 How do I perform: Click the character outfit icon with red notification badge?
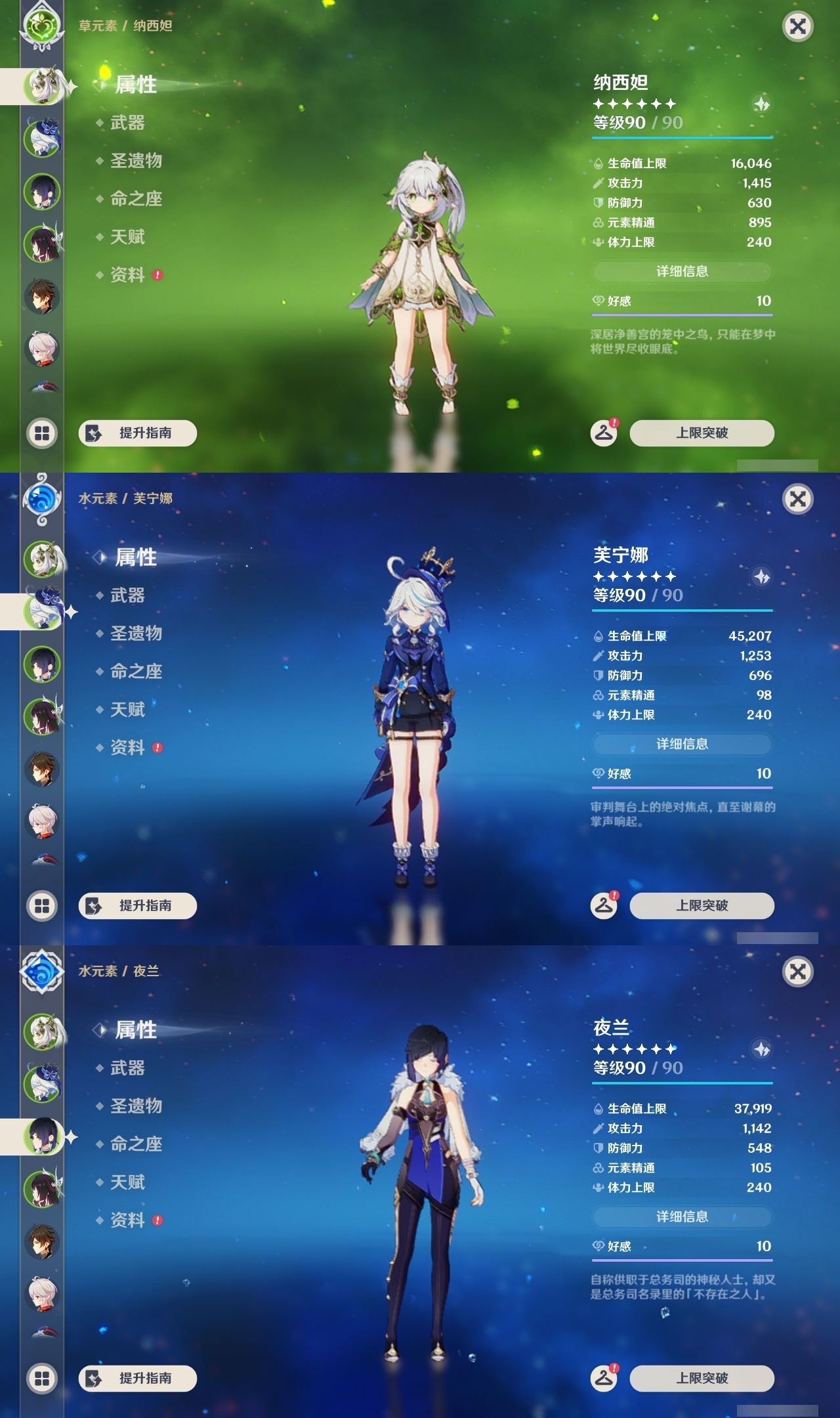(x=604, y=432)
